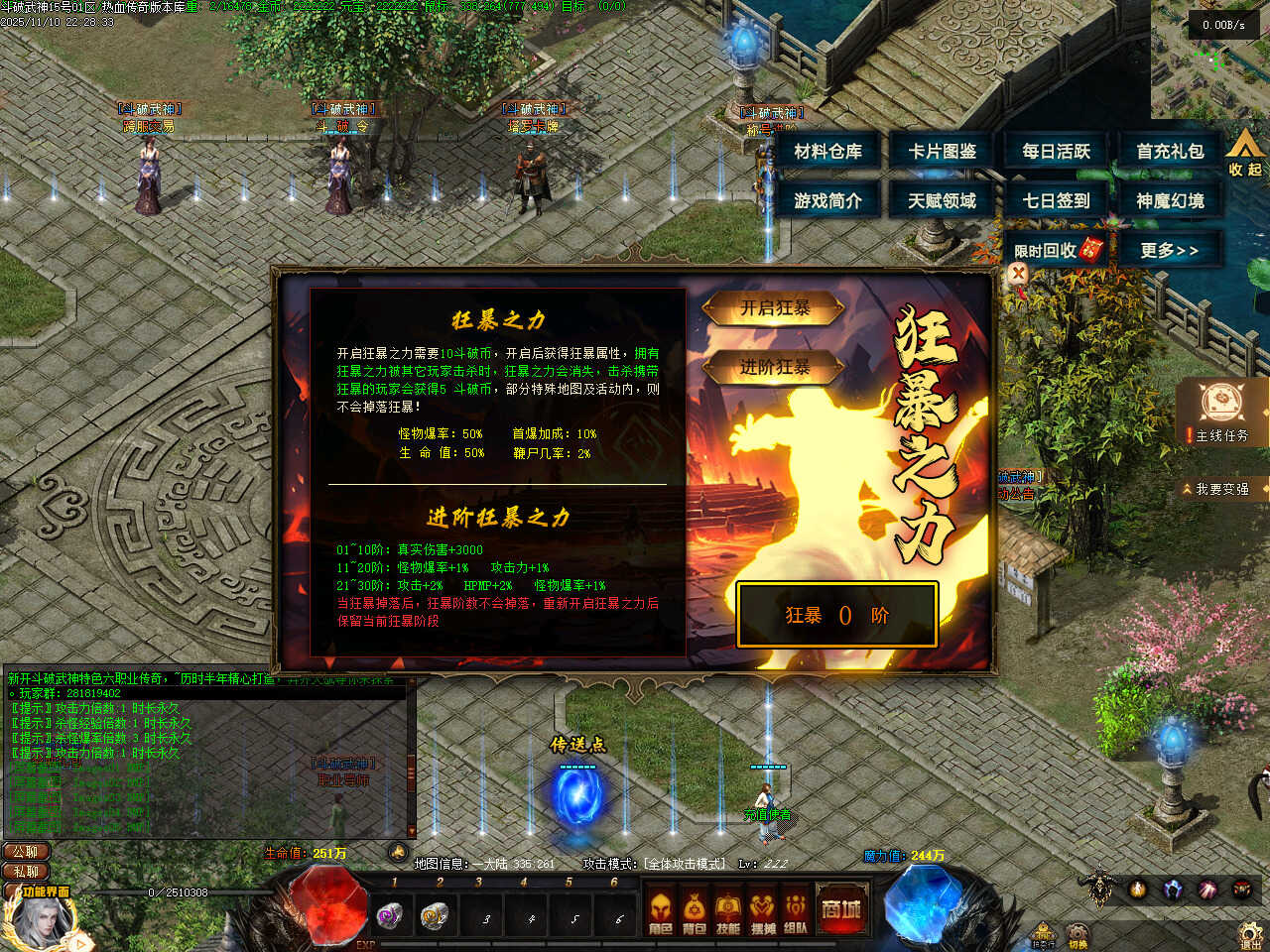Collapse the menu with 收起

pos(1245,152)
